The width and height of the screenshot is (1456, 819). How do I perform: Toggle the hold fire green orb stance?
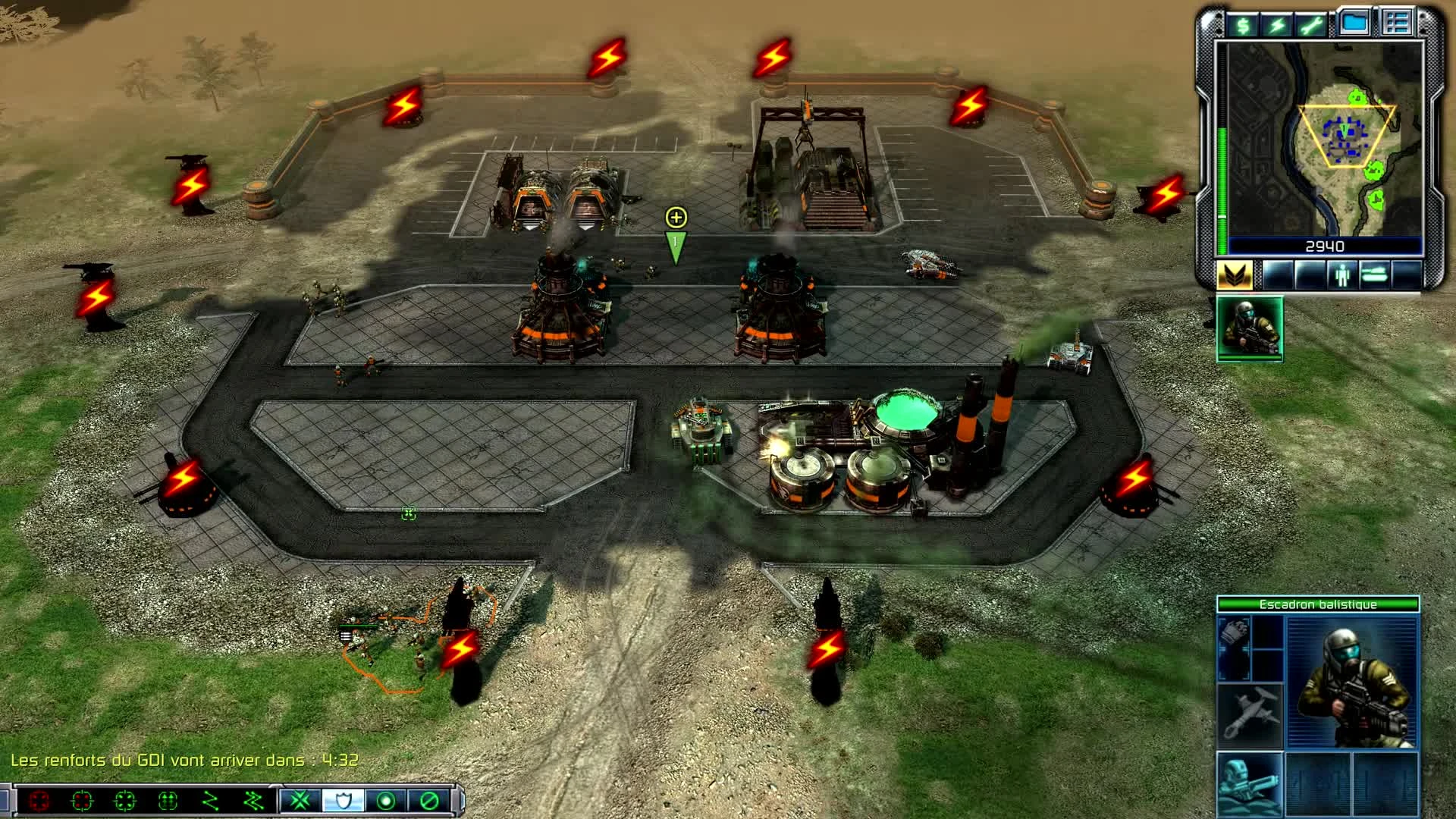coord(384,800)
